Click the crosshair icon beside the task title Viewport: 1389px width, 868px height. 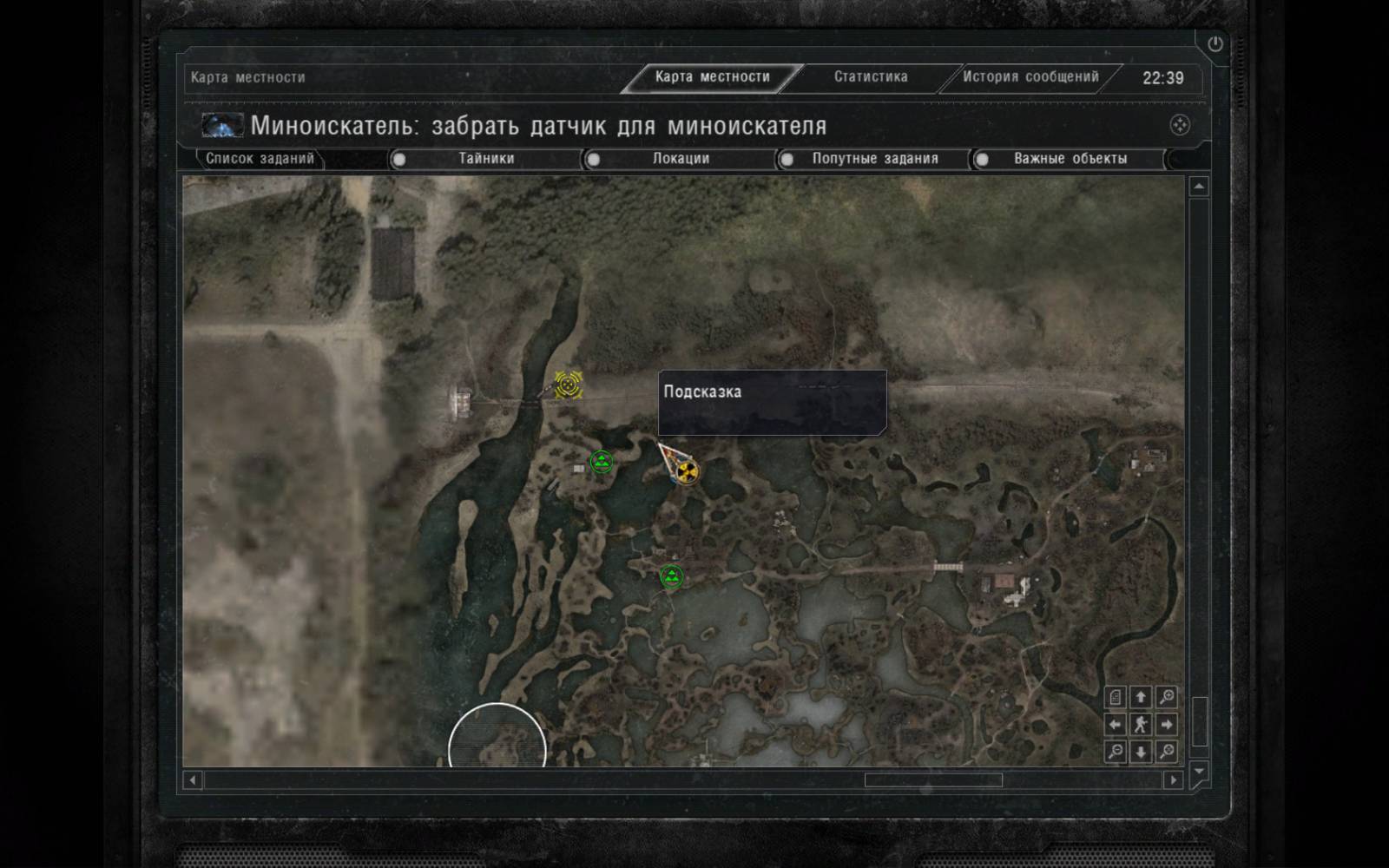(x=1179, y=126)
